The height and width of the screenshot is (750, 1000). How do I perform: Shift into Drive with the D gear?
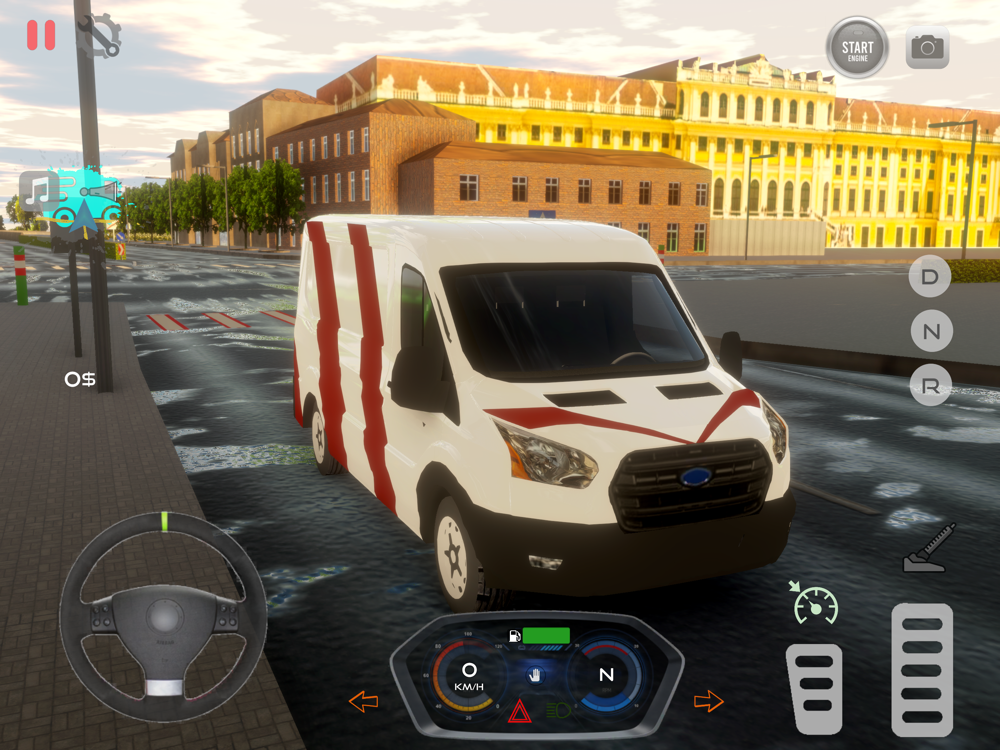[930, 277]
